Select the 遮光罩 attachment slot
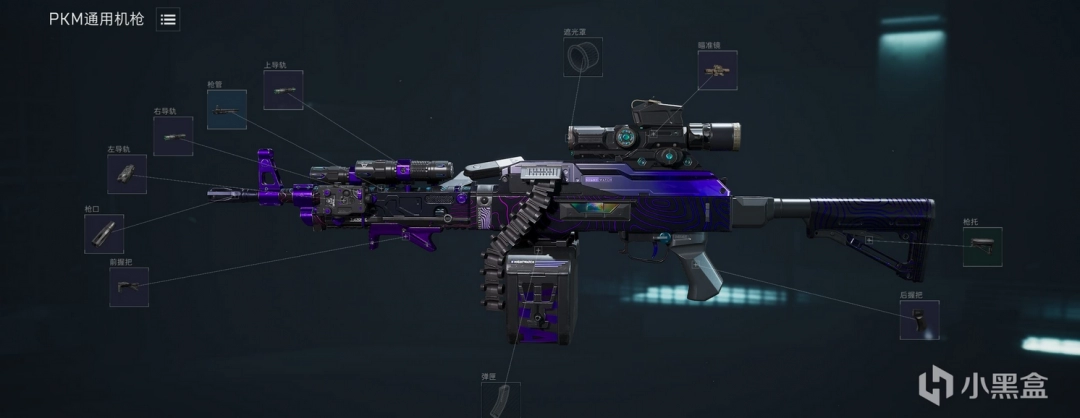The height and width of the screenshot is (418, 1080). point(583,57)
